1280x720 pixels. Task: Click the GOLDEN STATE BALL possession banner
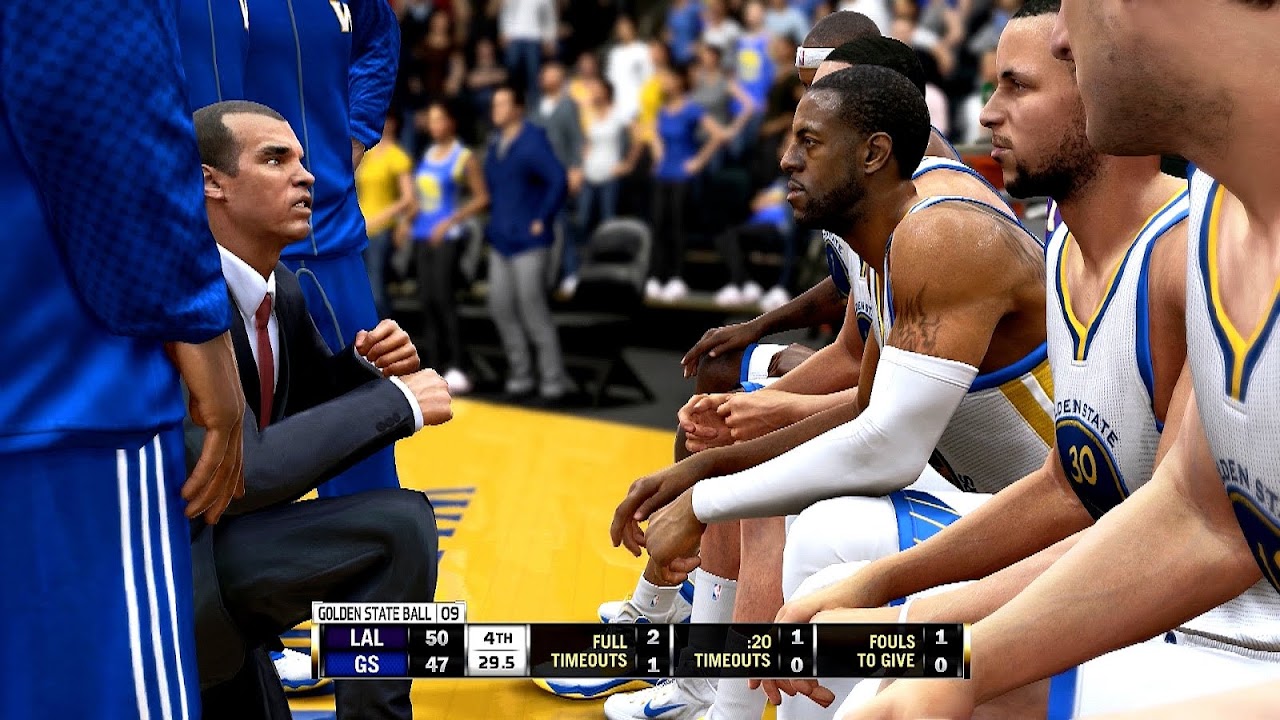[x=375, y=611]
